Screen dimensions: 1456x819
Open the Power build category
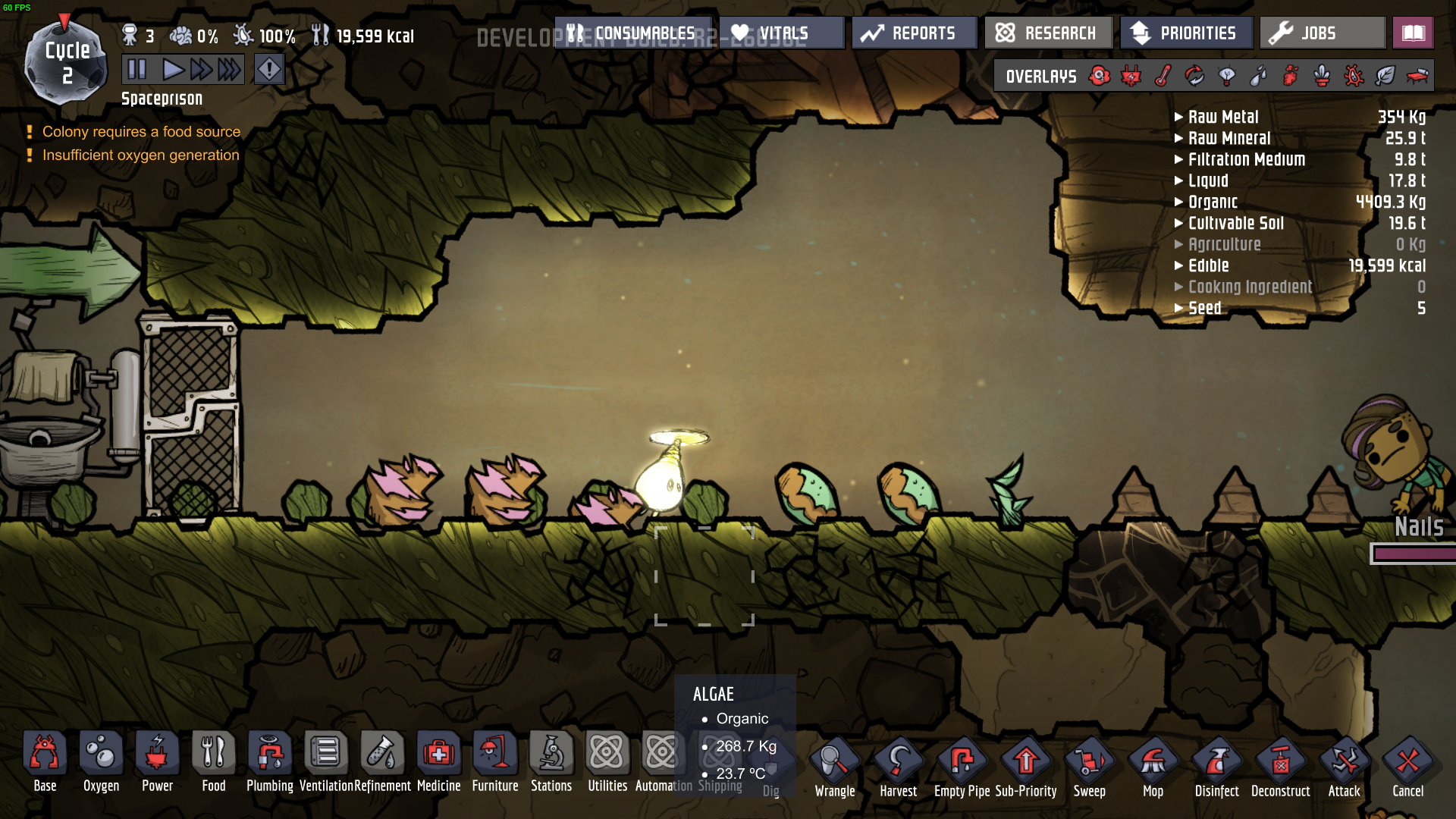pyautogui.click(x=157, y=761)
